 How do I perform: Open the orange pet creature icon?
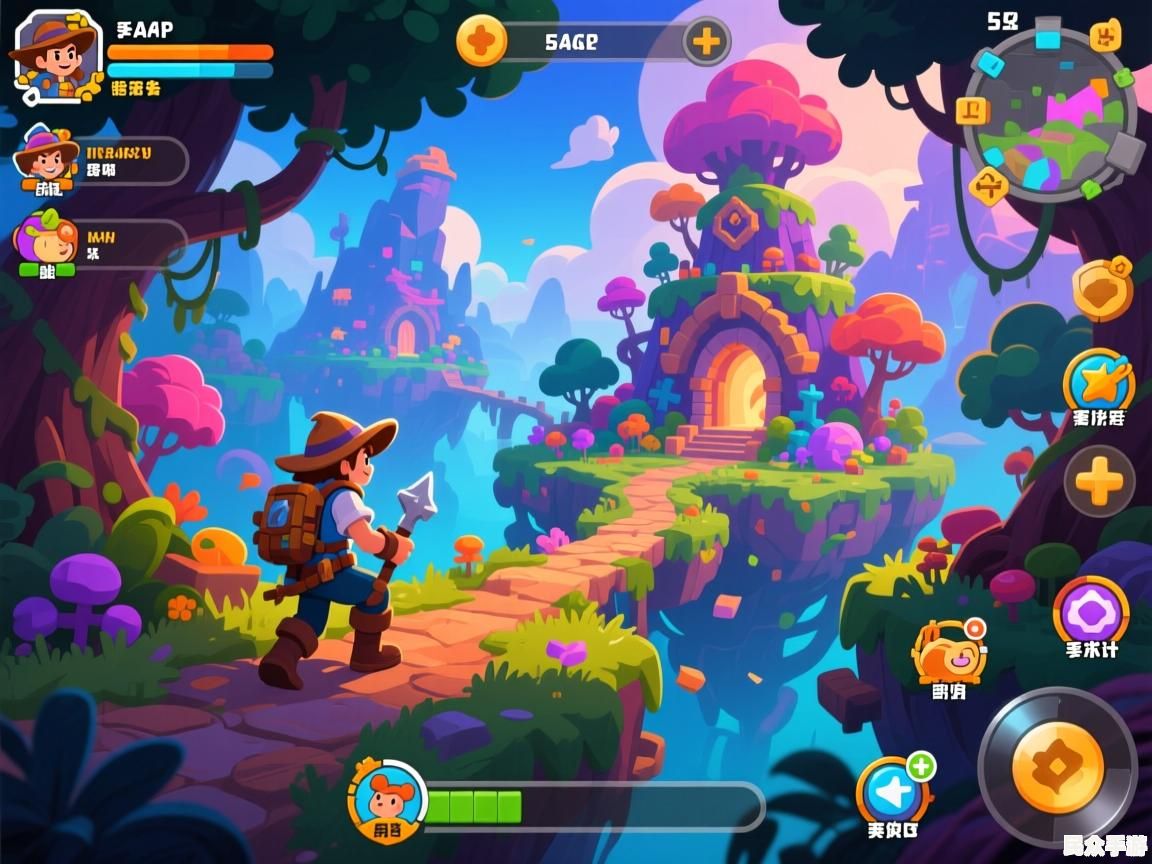click(x=948, y=651)
